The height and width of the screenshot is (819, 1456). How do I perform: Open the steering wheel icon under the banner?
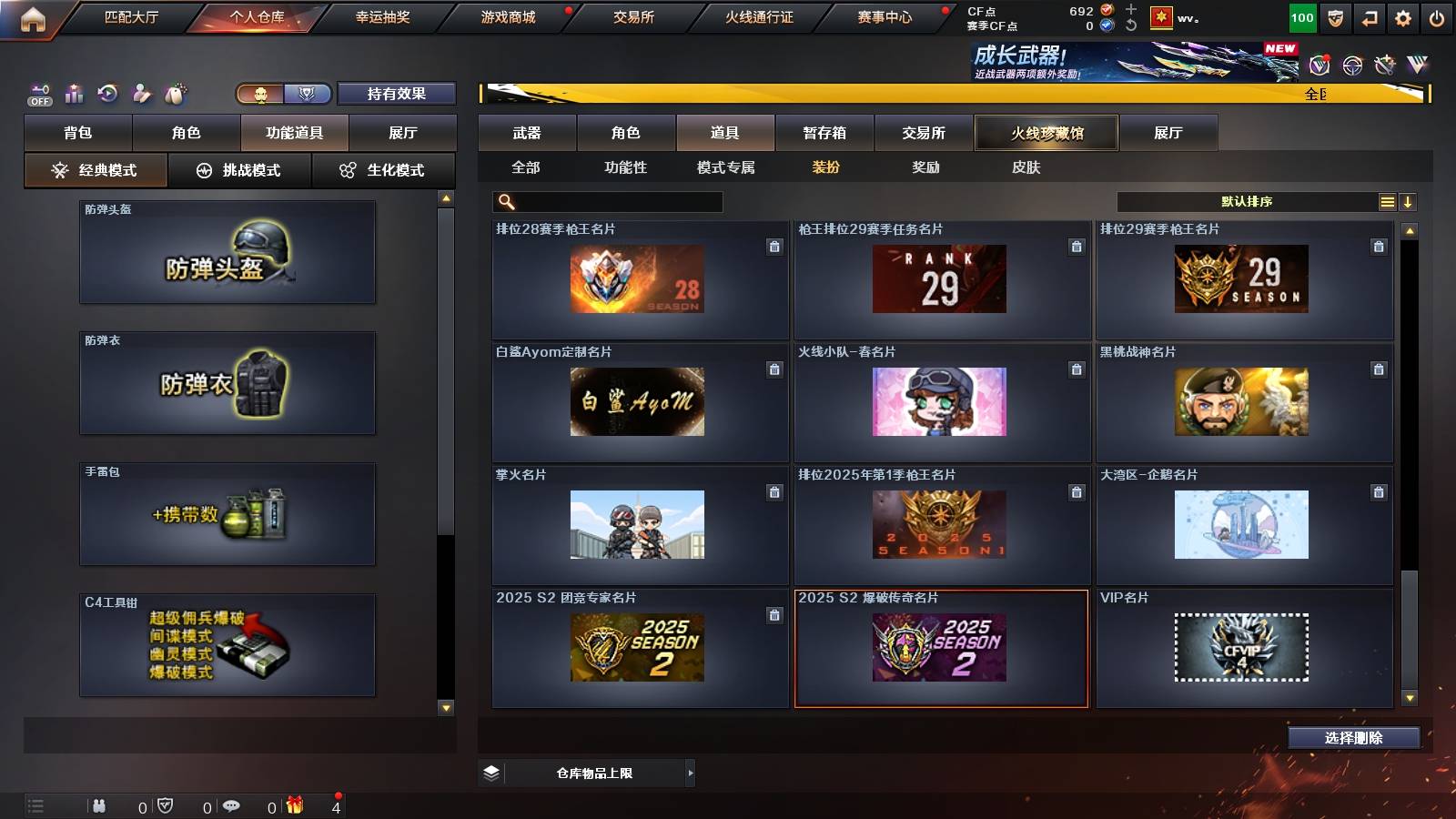1350,66
